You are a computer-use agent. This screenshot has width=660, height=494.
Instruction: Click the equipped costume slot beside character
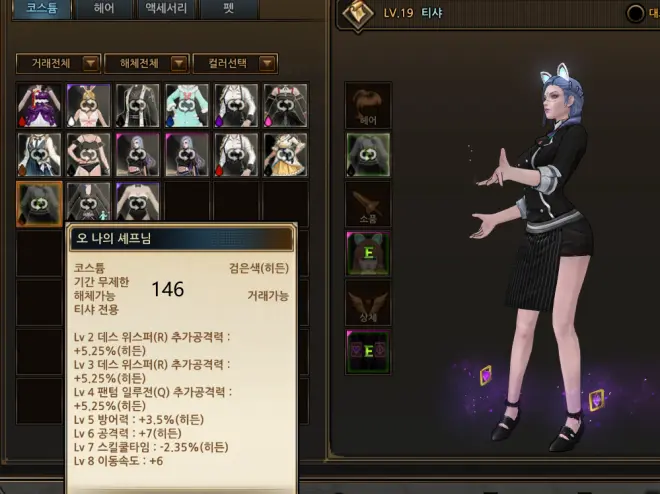(x=367, y=154)
